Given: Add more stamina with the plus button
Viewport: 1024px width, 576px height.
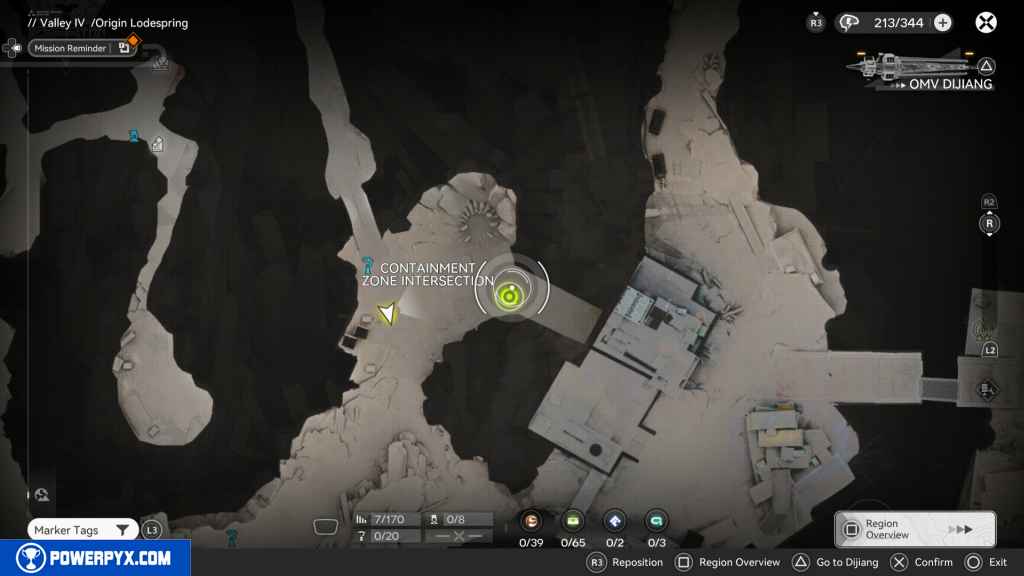Looking at the screenshot, I should click(942, 22).
